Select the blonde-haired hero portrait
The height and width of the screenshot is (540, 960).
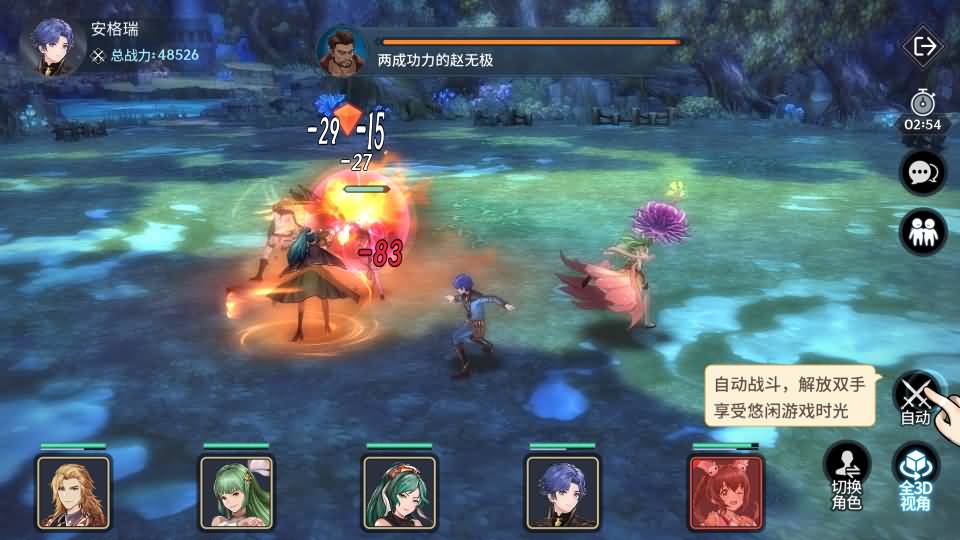click(x=74, y=491)
